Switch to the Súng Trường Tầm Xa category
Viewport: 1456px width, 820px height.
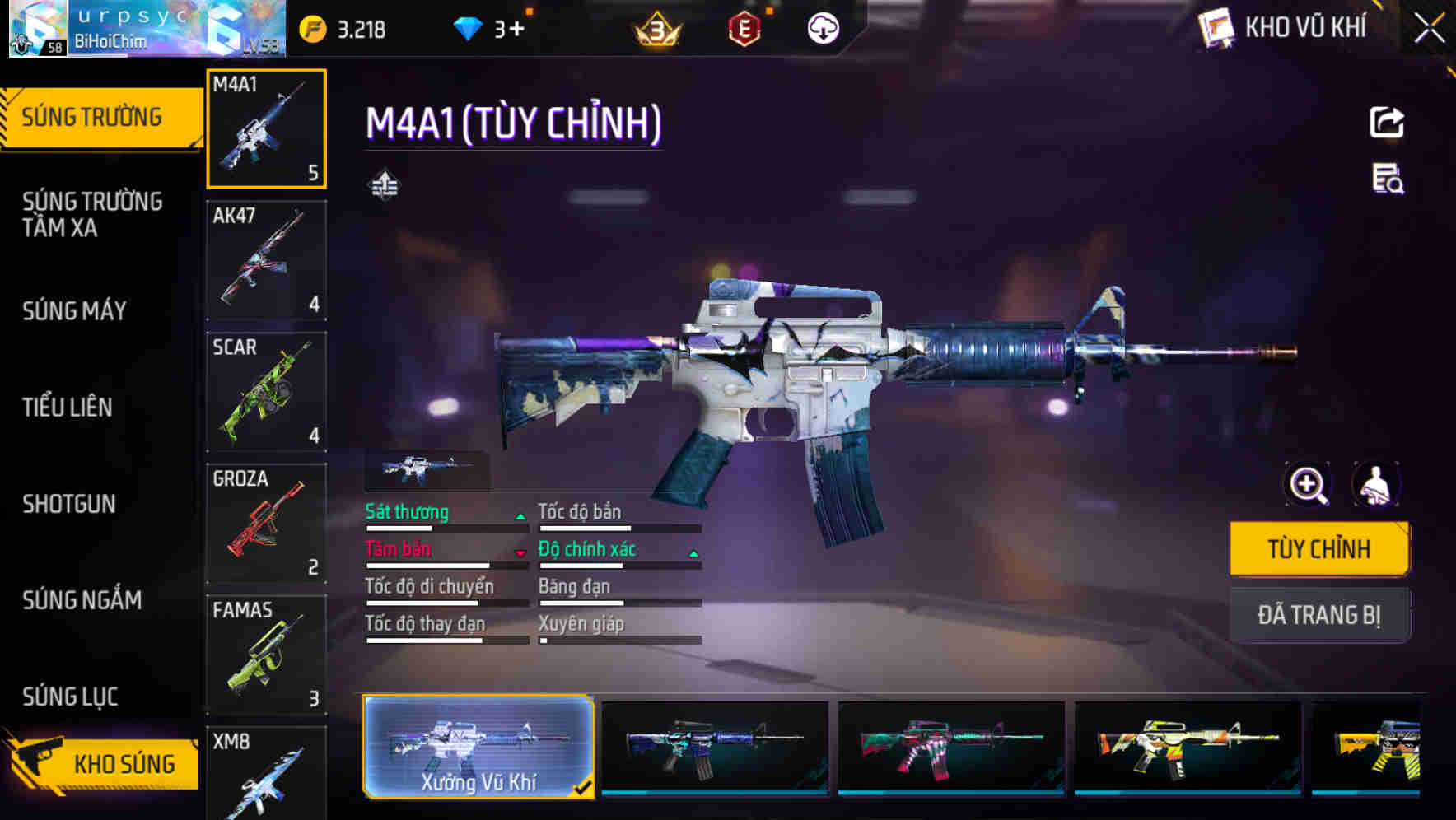click(92, 214)
